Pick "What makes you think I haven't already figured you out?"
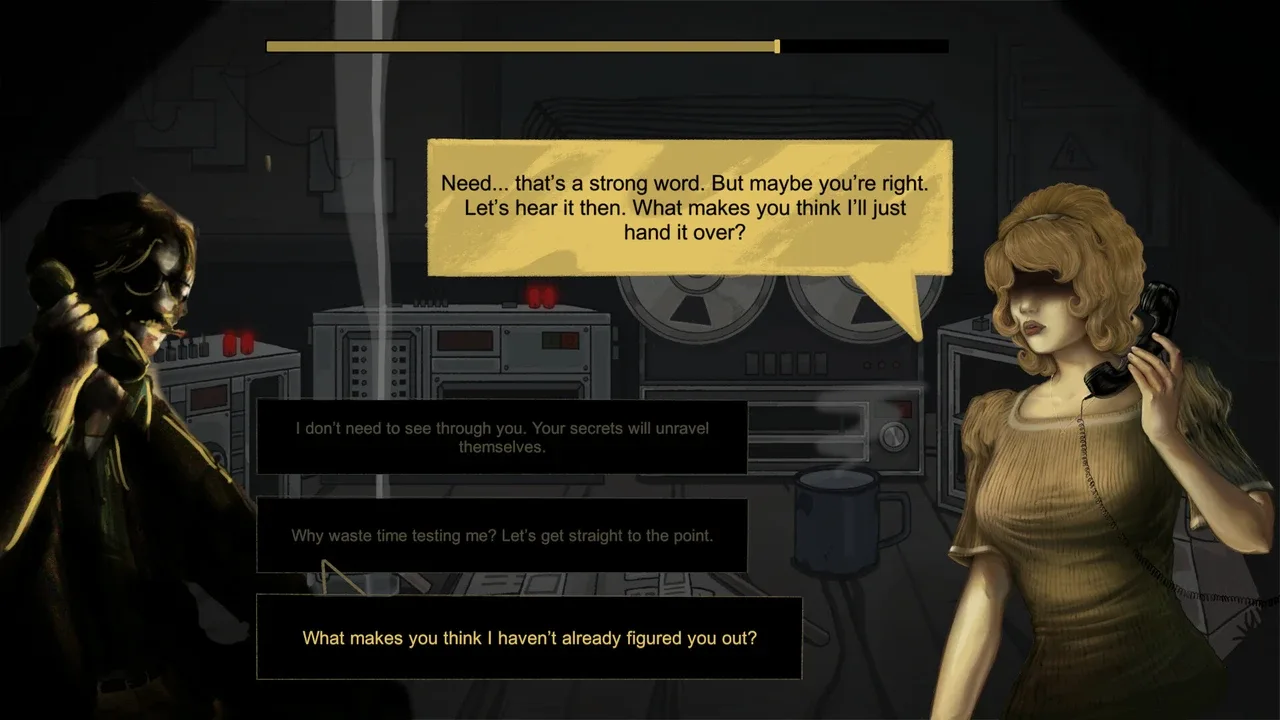This screenshot has height=720, width=1280. [x=529, y=637]
